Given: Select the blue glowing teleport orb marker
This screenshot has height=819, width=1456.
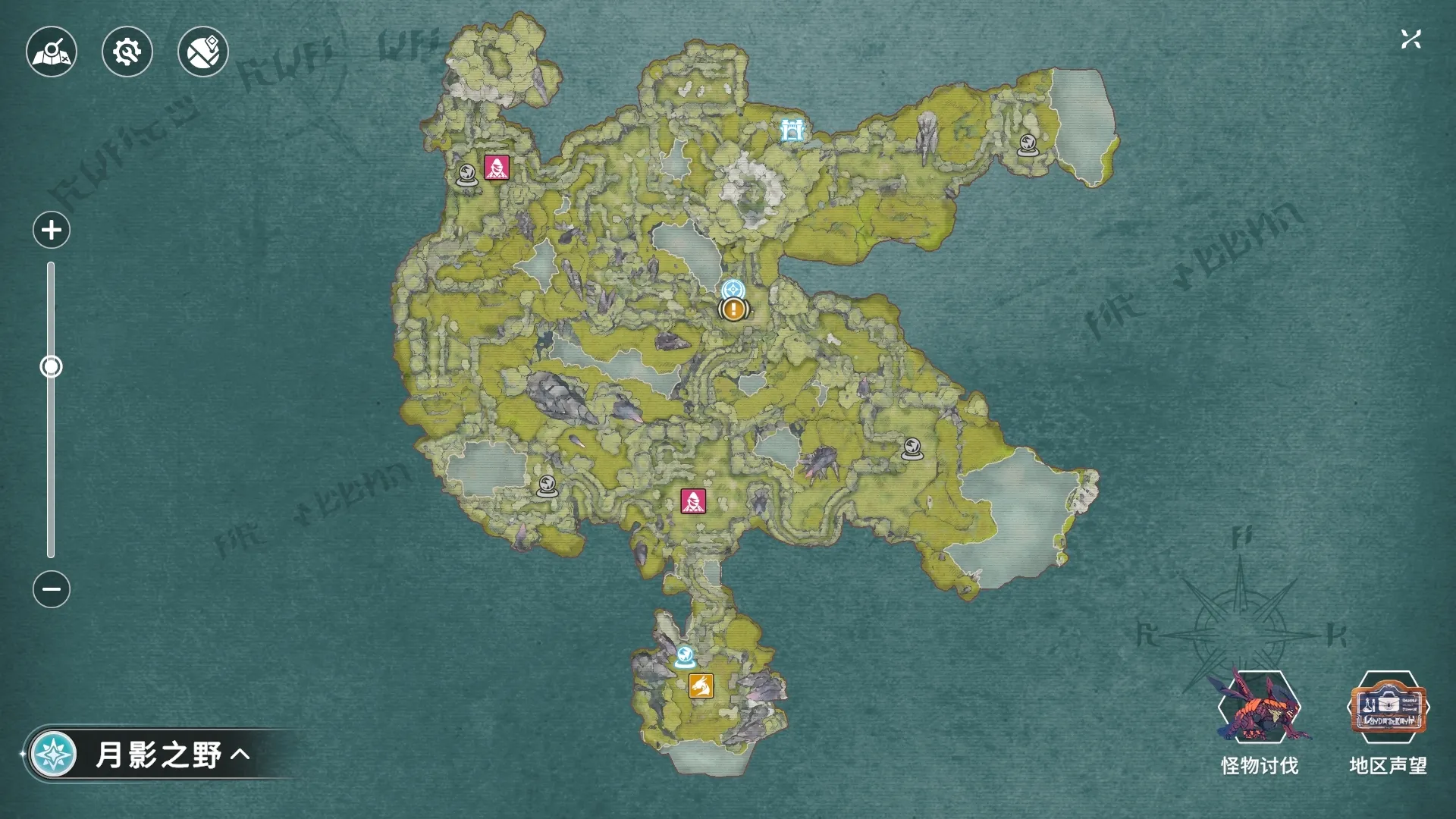Looking at the screenshot, I should 685,657.
